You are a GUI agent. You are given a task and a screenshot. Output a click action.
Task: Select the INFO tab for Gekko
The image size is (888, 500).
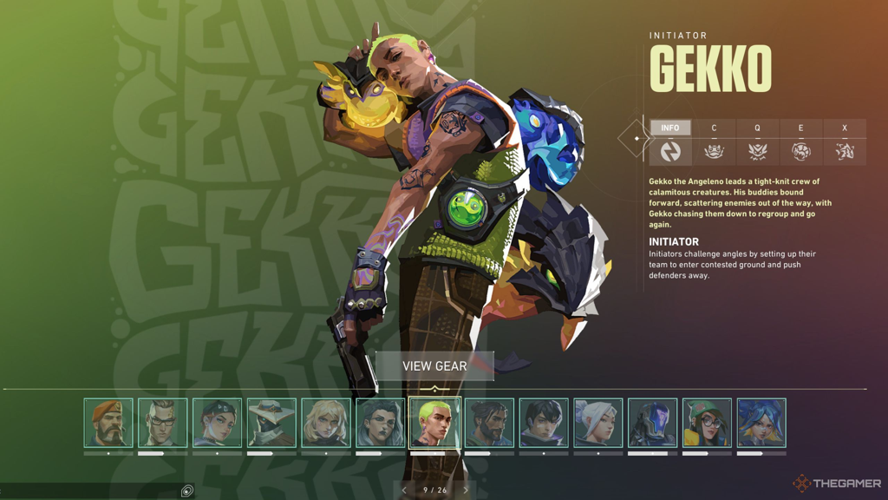click(670, 128)
